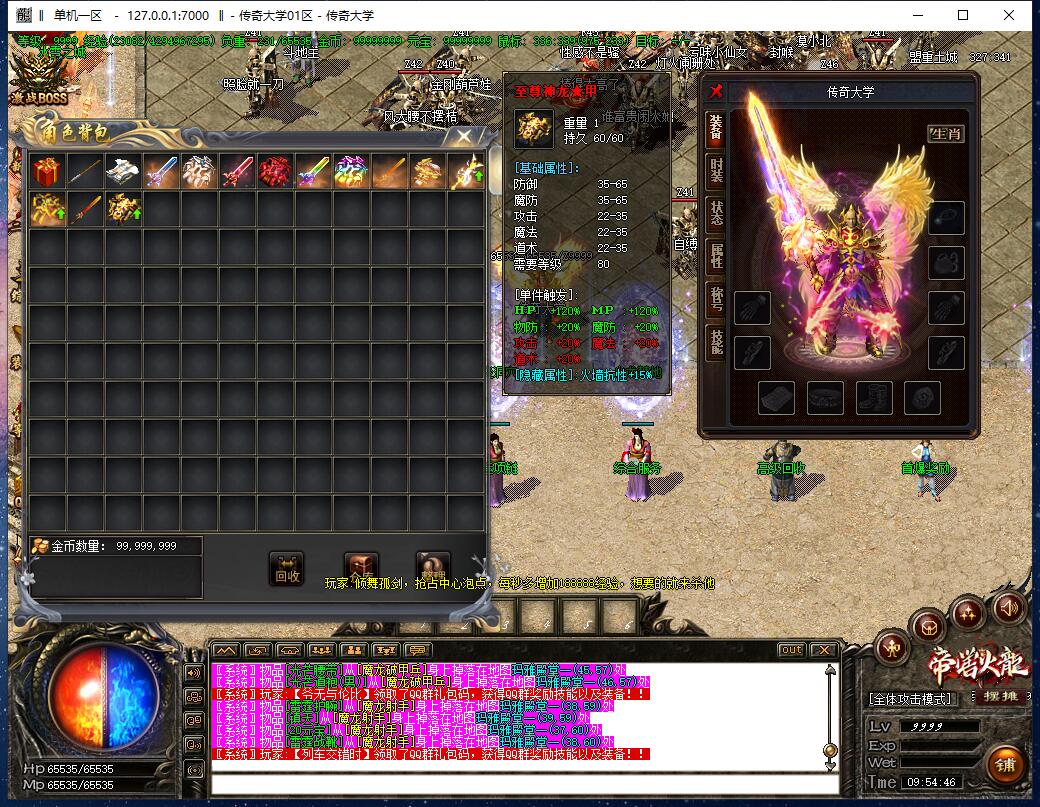Screen dimensions: 1040x807
Task: Open the 技能 skills tab
Action: pos(716,342)
